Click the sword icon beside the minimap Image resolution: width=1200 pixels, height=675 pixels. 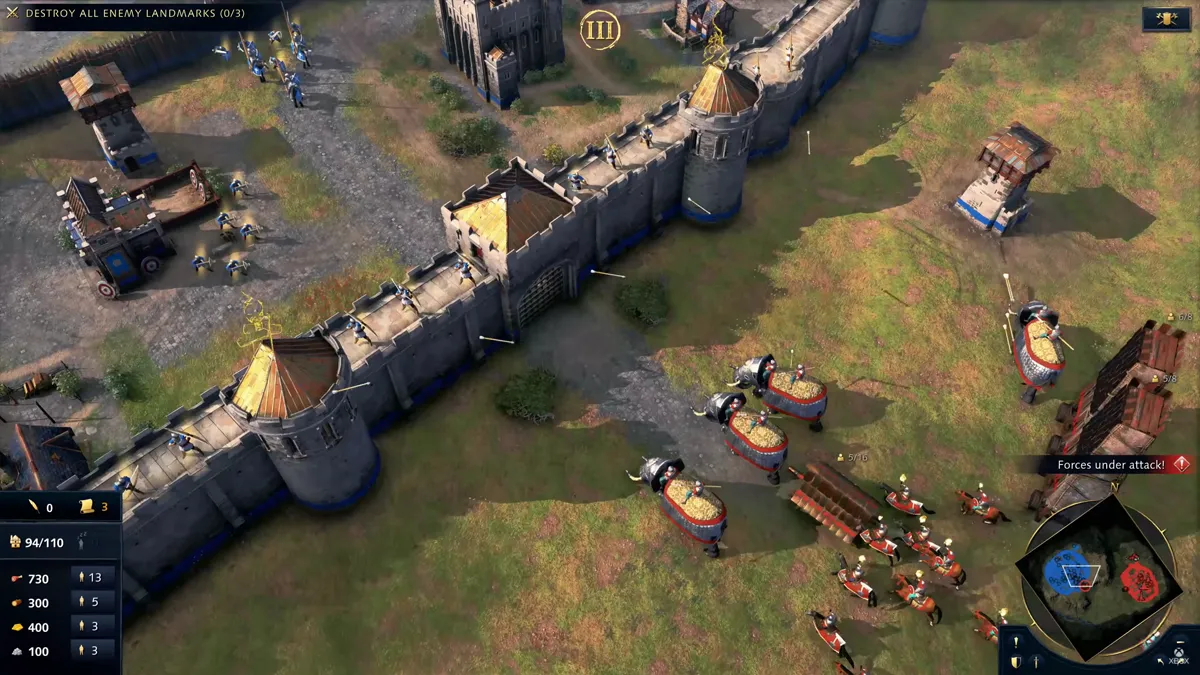[x=1035, y=662]
